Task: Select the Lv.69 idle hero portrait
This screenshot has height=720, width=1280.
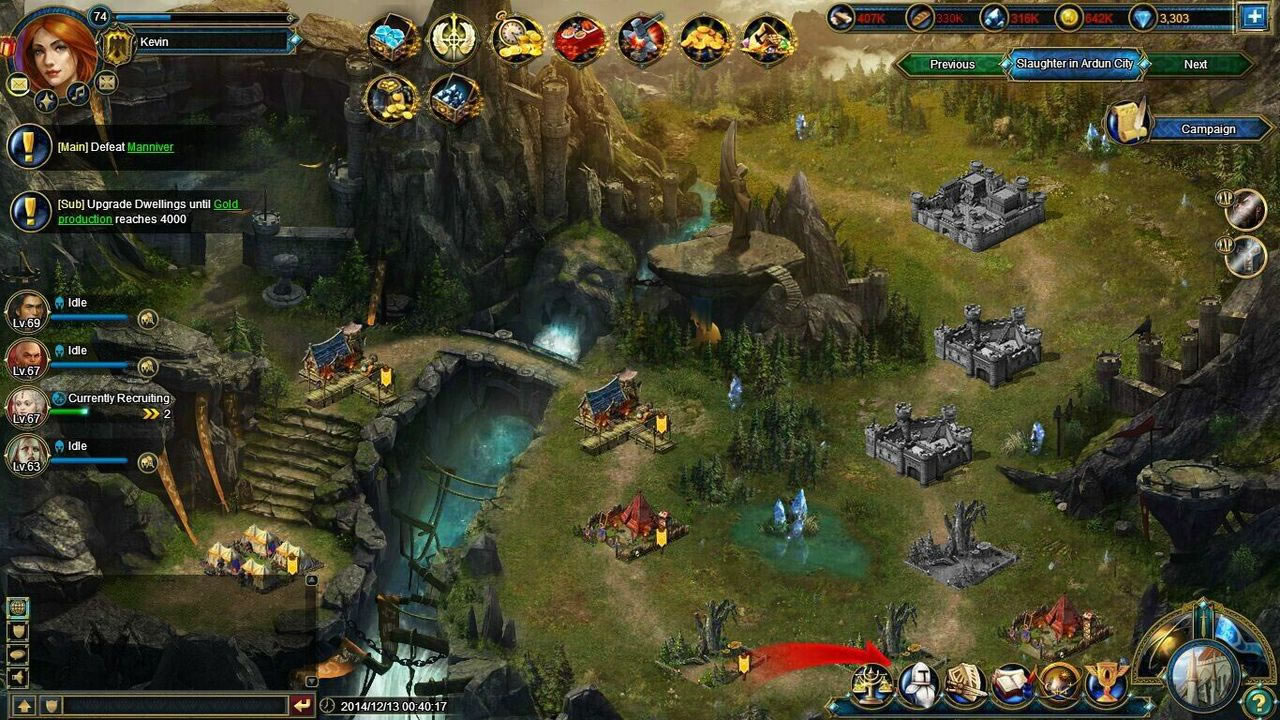Action: point(27,310)
